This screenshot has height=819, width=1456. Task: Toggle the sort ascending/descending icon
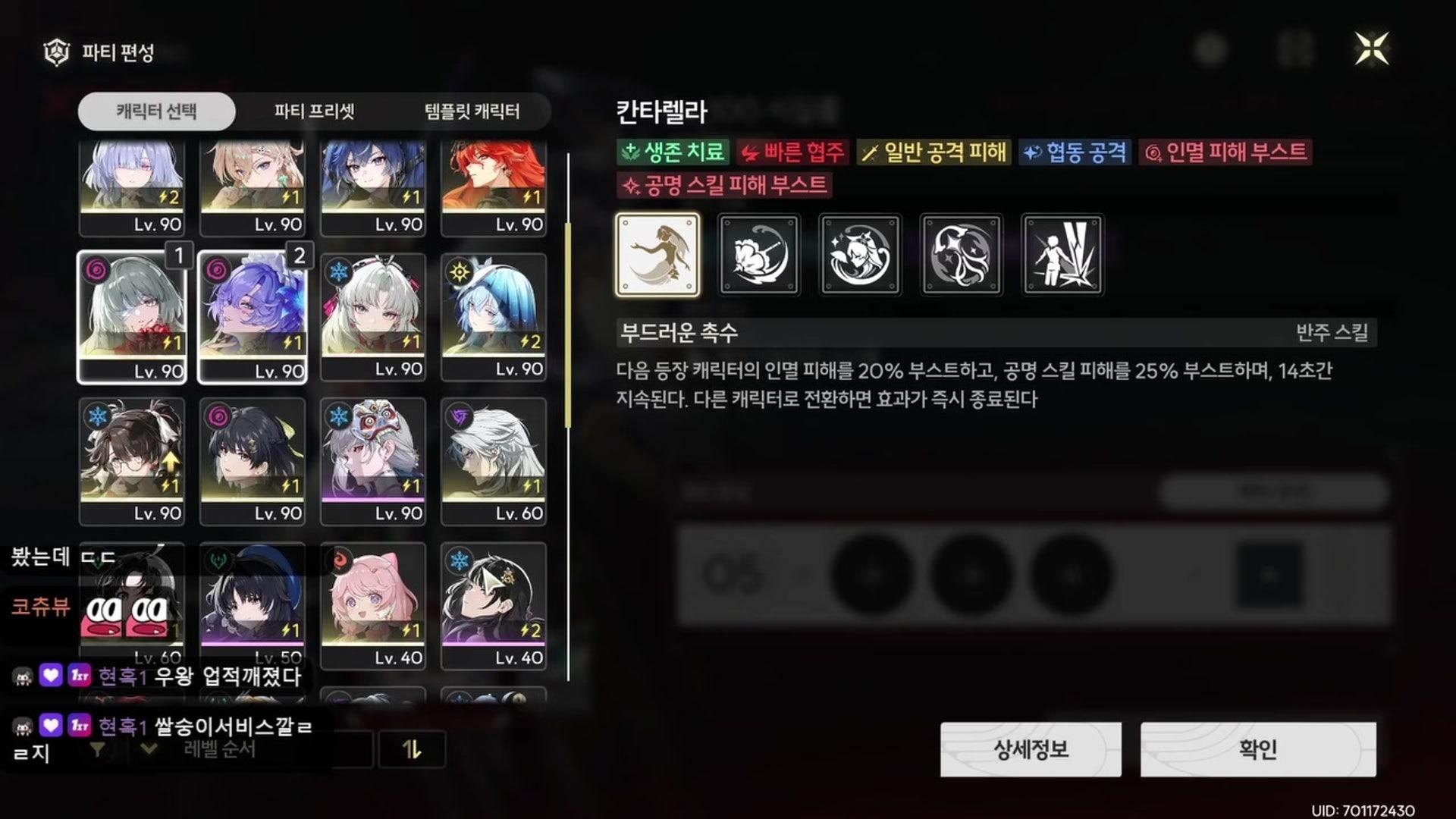coord(413,749)
